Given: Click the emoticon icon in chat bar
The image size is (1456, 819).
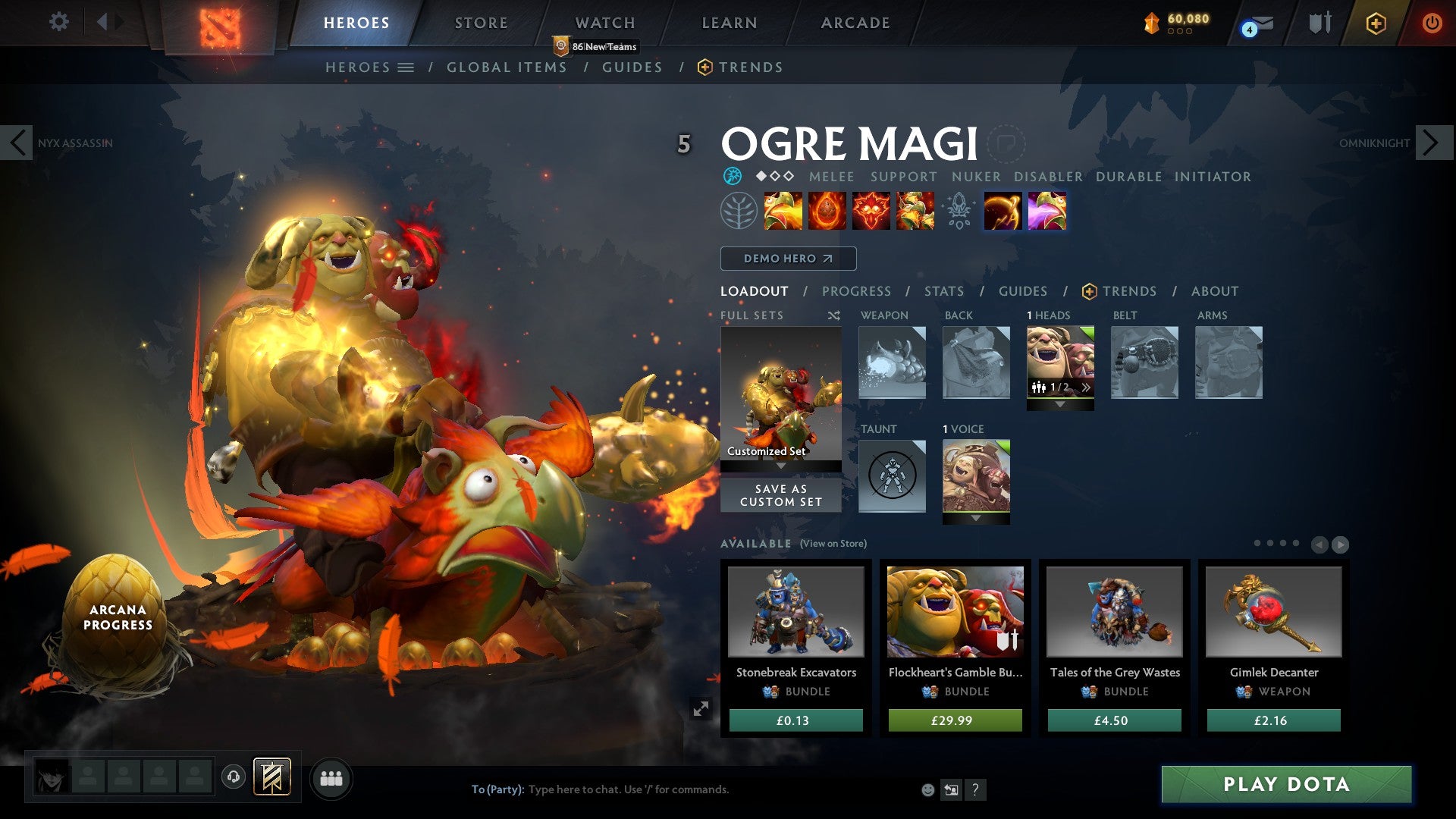Looking at the screenshot, I should pyautogui.click(x=928, y=789).
